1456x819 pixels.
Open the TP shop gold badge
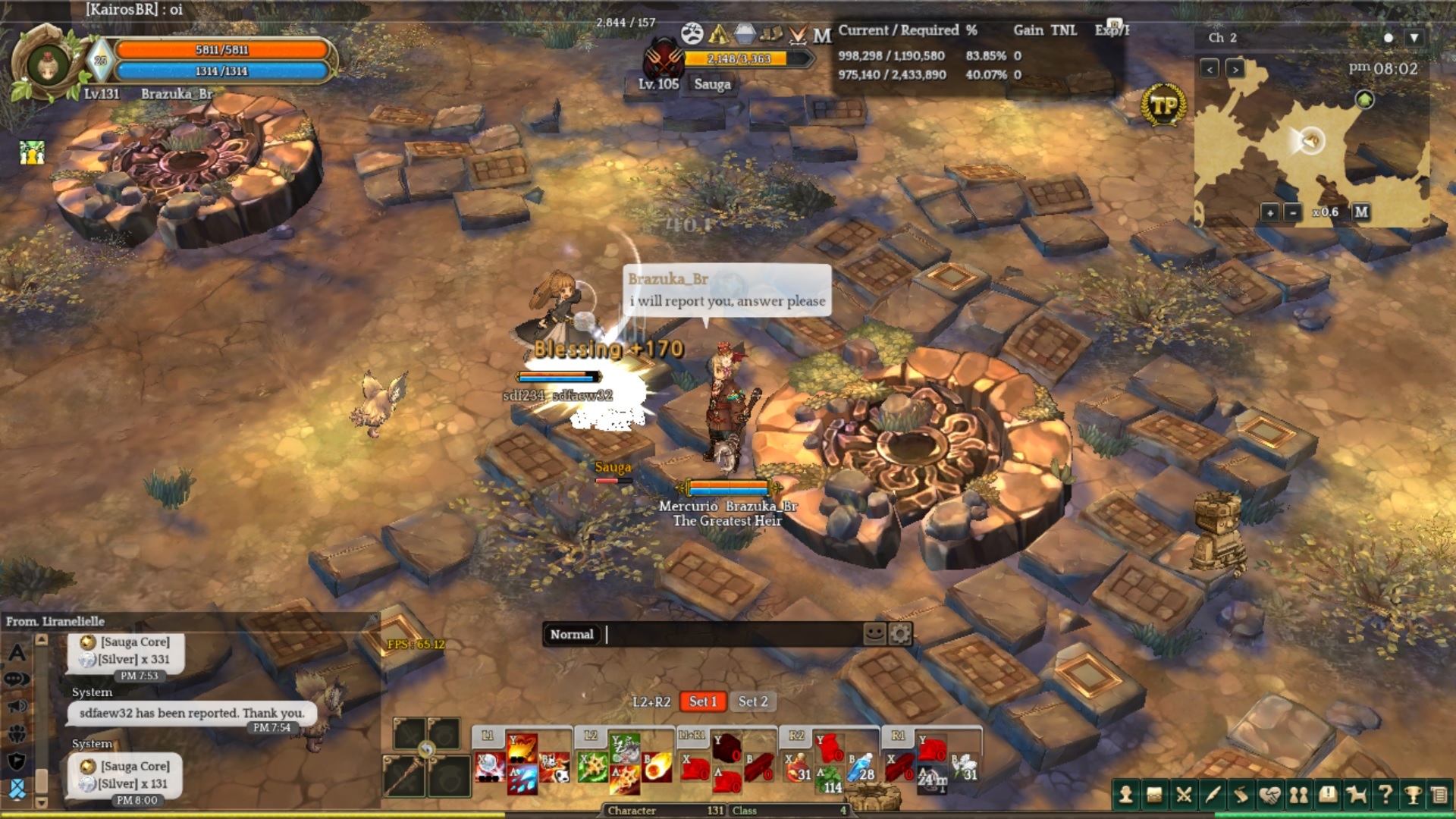pos(1163,105)
